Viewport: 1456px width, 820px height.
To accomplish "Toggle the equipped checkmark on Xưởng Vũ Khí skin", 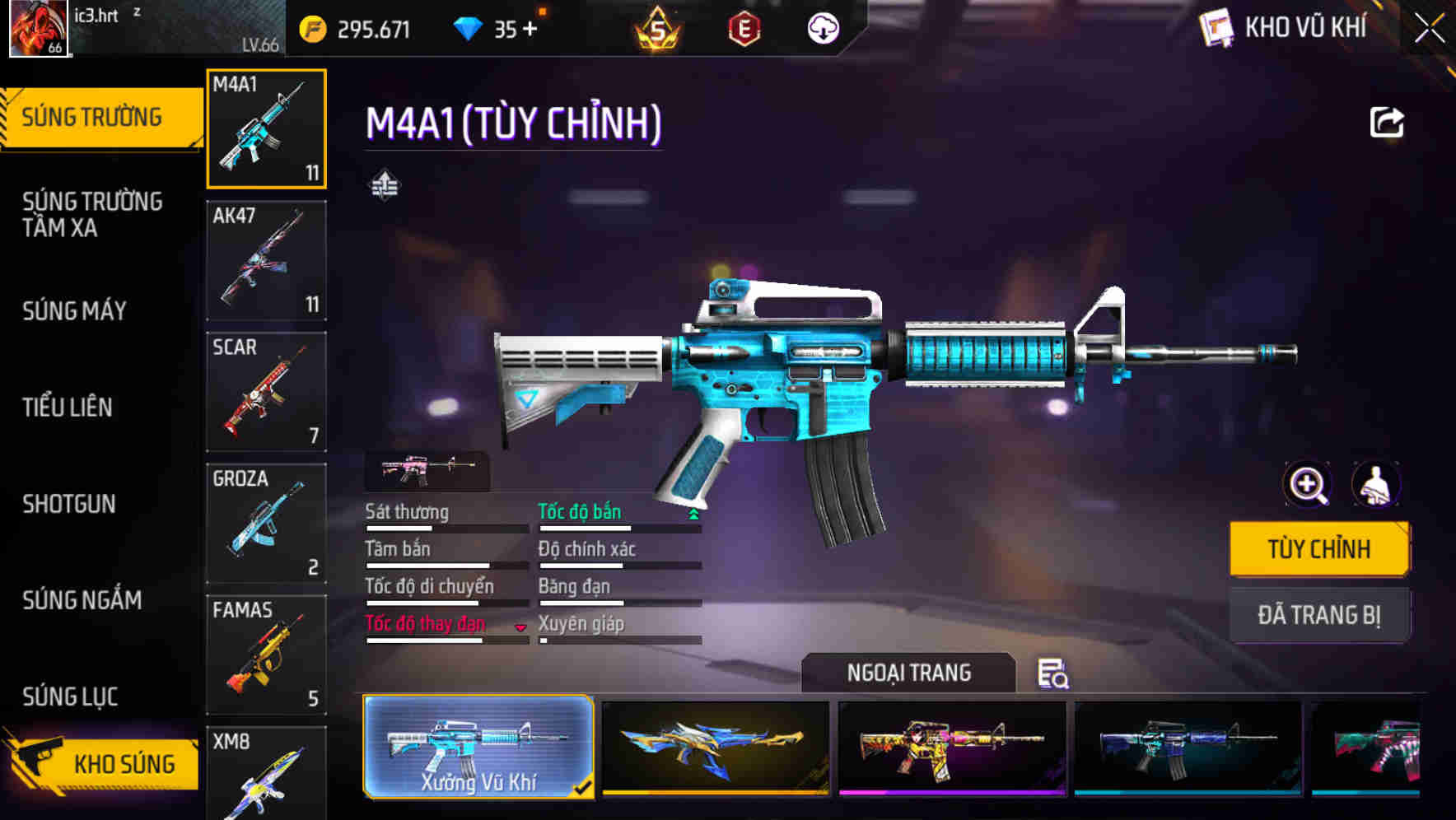I will tap(585, 786).
